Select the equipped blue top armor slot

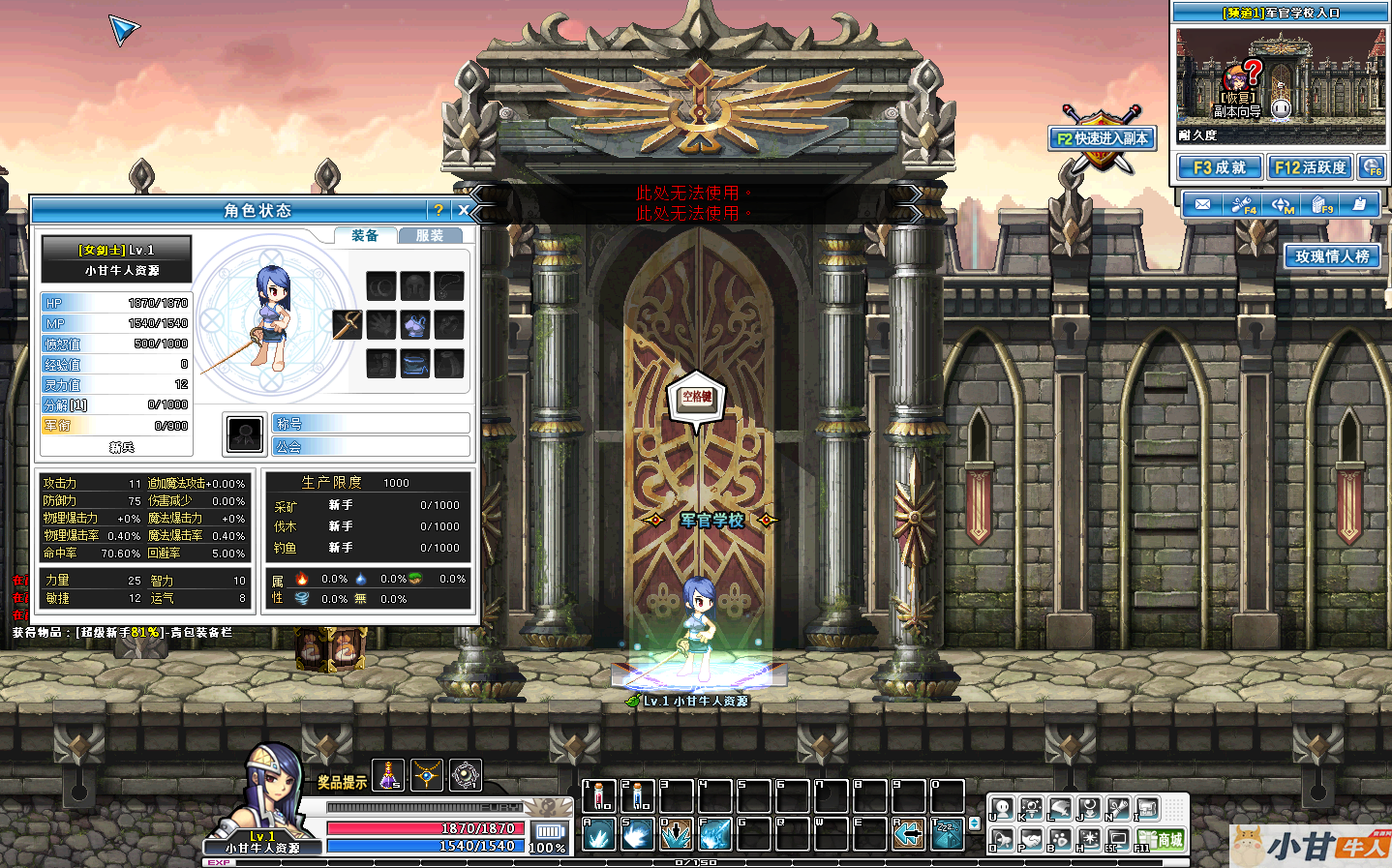coord(415,325)
